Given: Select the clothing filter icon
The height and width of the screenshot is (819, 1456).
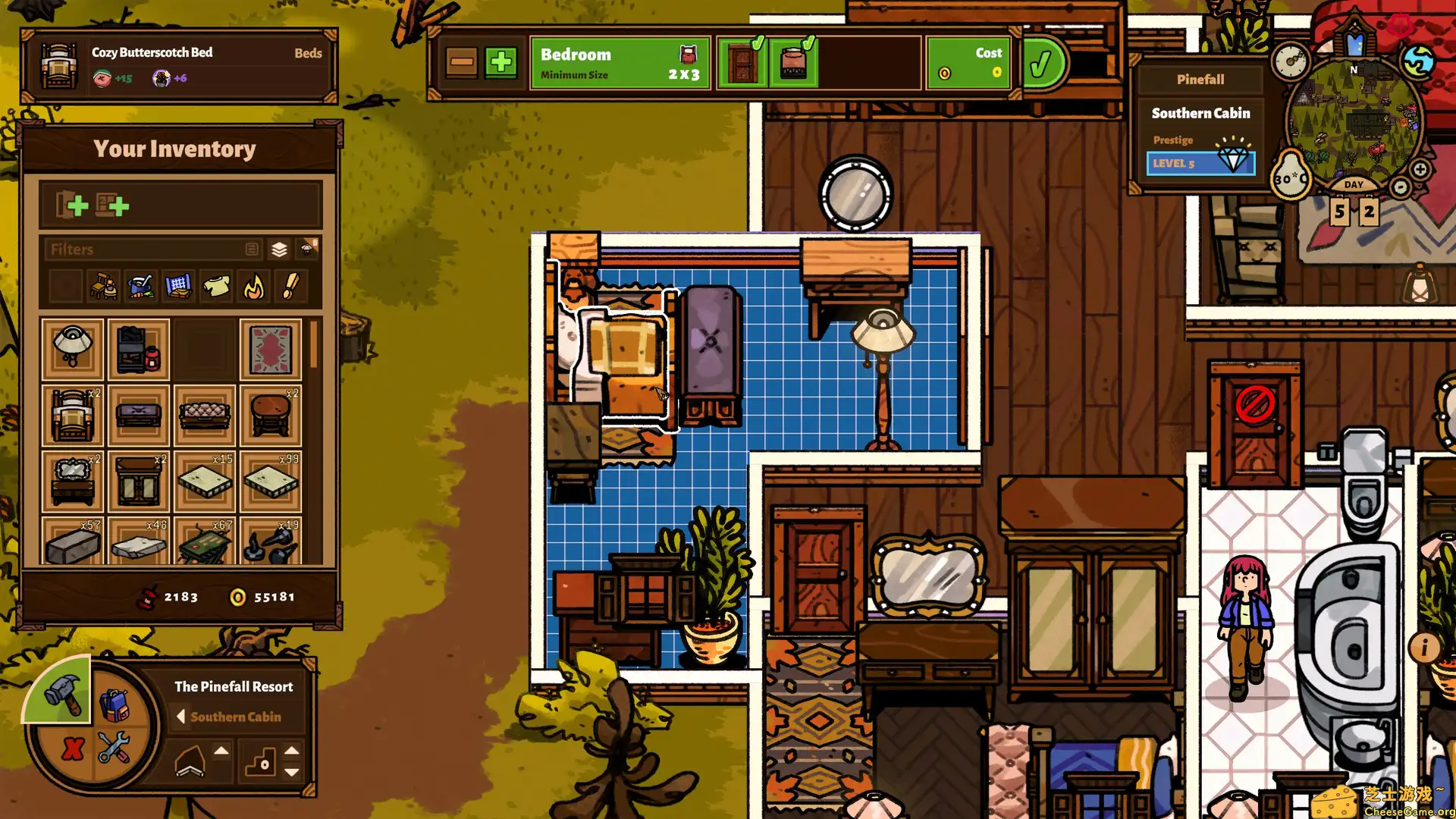Looking at the screenshot, I should [x=217, y=287].
